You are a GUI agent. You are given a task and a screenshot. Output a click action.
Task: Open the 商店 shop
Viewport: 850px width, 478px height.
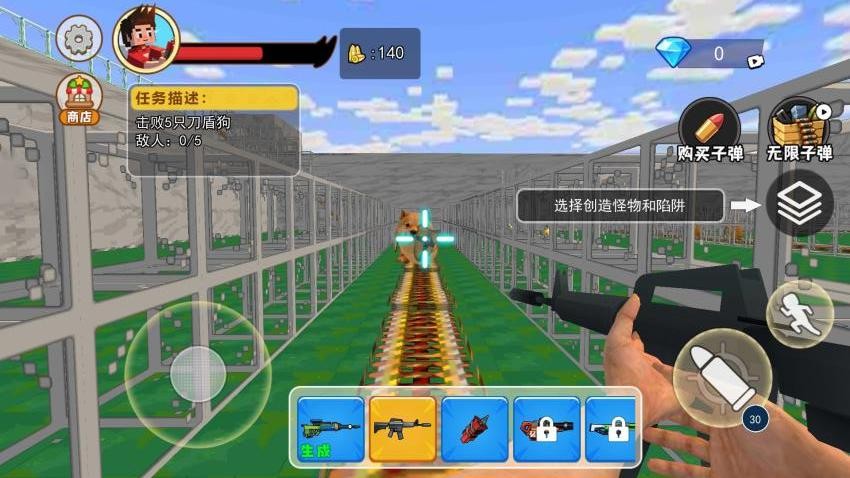coord(78,100)
